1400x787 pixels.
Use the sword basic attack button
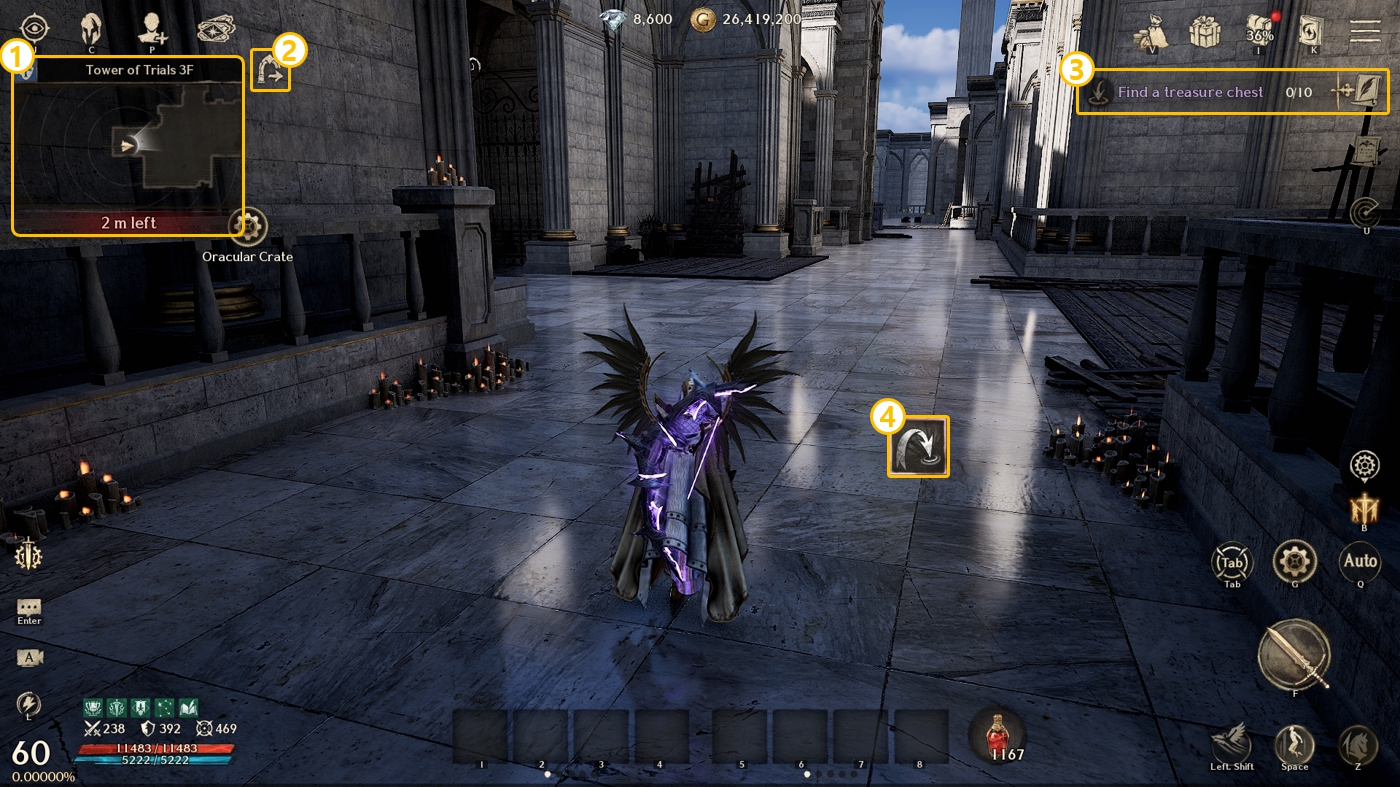click(x=1294, y=655)
